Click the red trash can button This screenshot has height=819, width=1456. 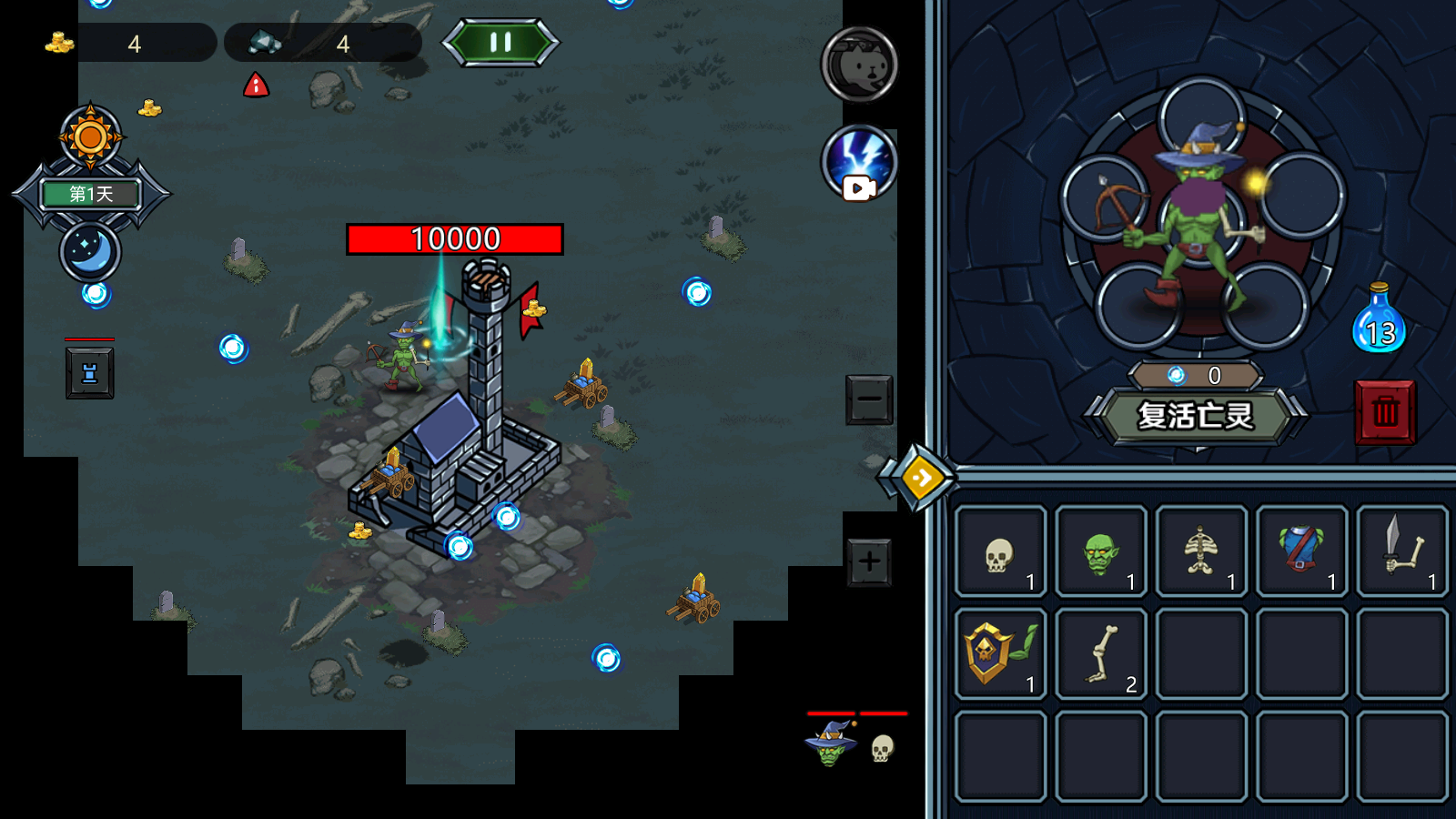[x=1384, y=412]
